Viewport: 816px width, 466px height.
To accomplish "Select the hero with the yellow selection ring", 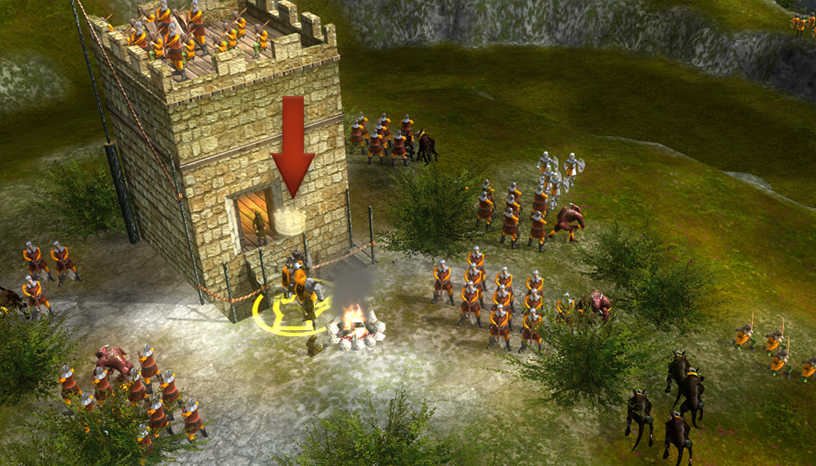I will [x=297, y=290].
